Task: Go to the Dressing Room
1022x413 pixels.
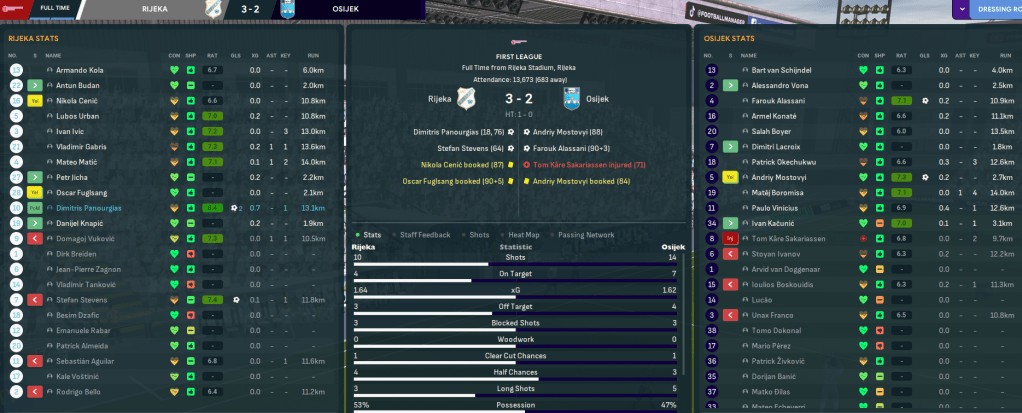Action: (994, 10)
